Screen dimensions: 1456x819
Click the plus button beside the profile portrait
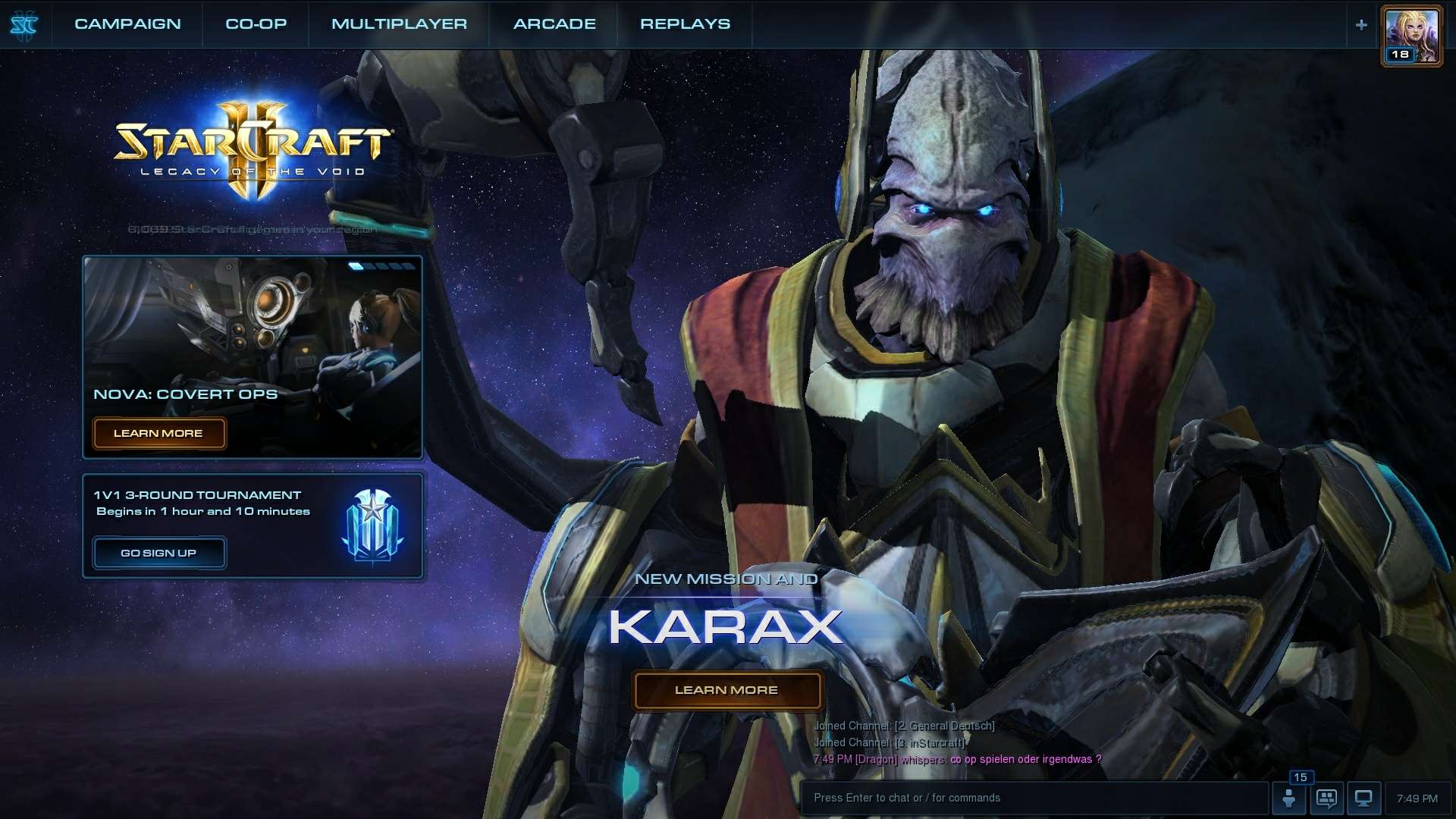pyautogui.click(x=1361, y=25)
